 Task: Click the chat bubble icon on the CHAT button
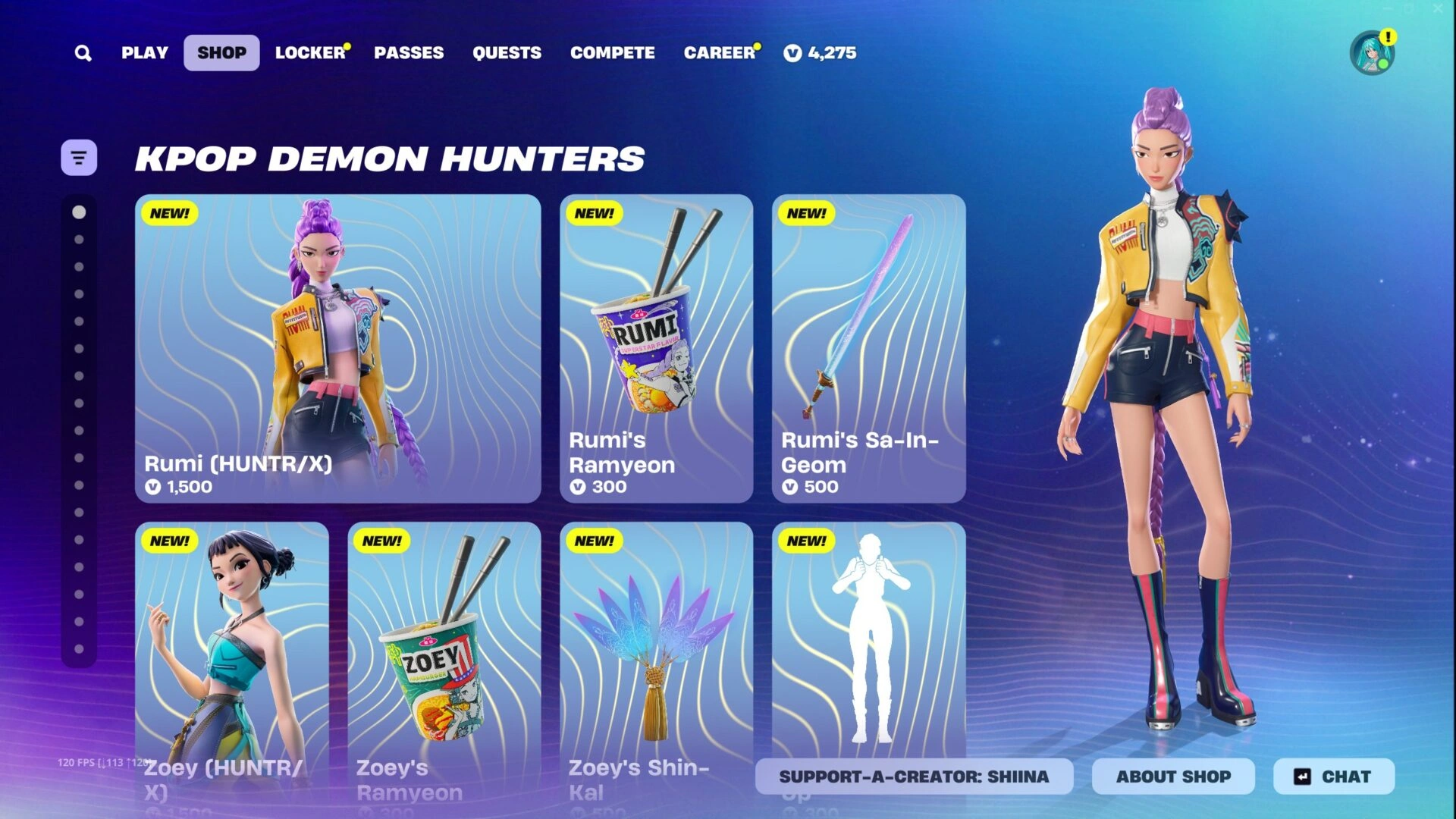(x=1302, y=776)
